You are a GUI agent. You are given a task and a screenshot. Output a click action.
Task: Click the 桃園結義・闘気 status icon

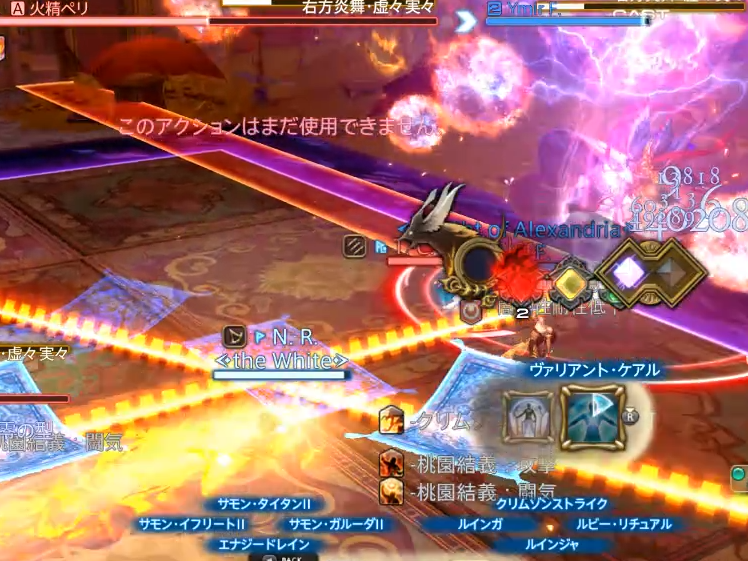pyautogui.click(x=392, y=490)
